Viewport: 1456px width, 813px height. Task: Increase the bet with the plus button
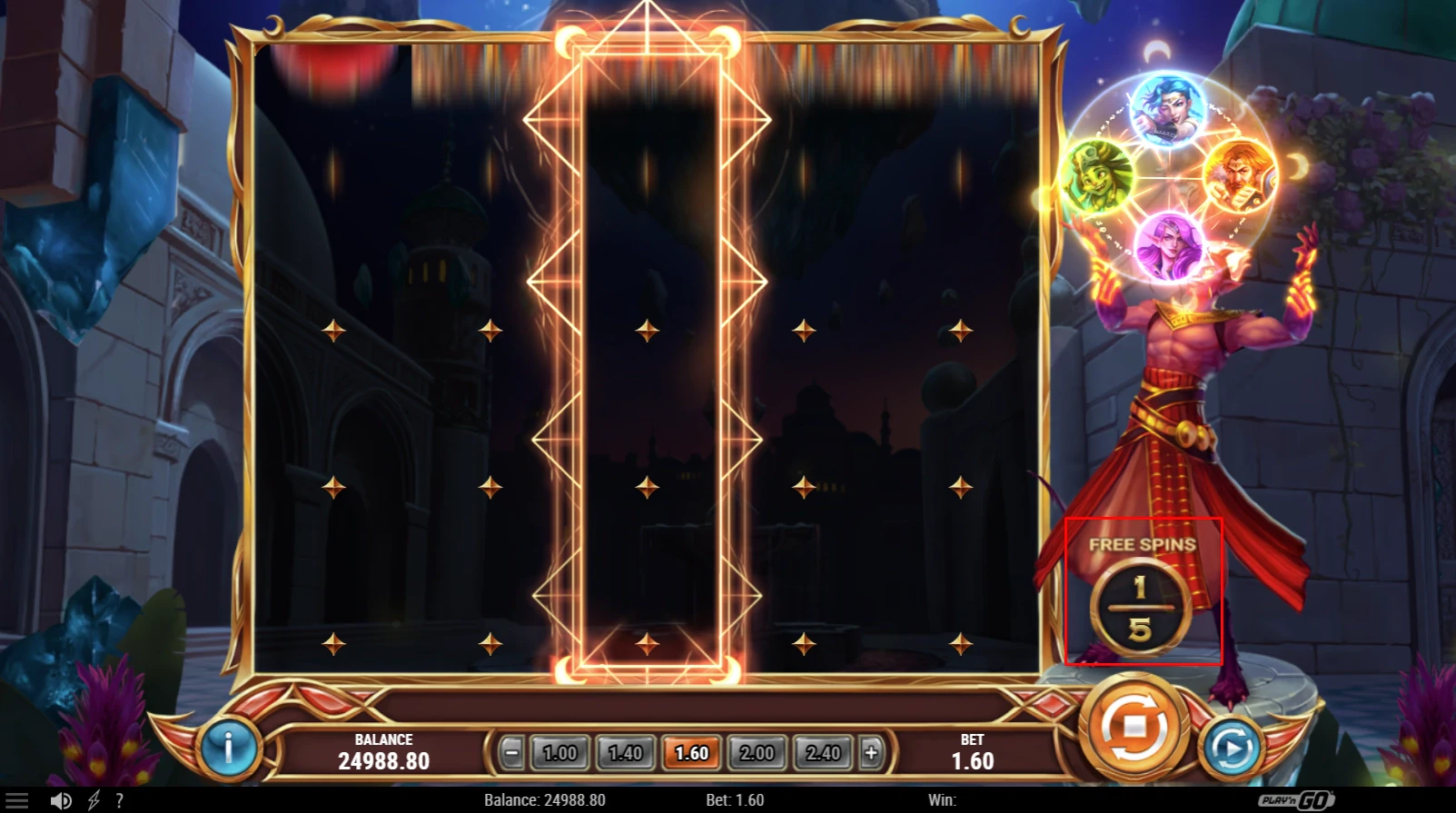point(871,752)
